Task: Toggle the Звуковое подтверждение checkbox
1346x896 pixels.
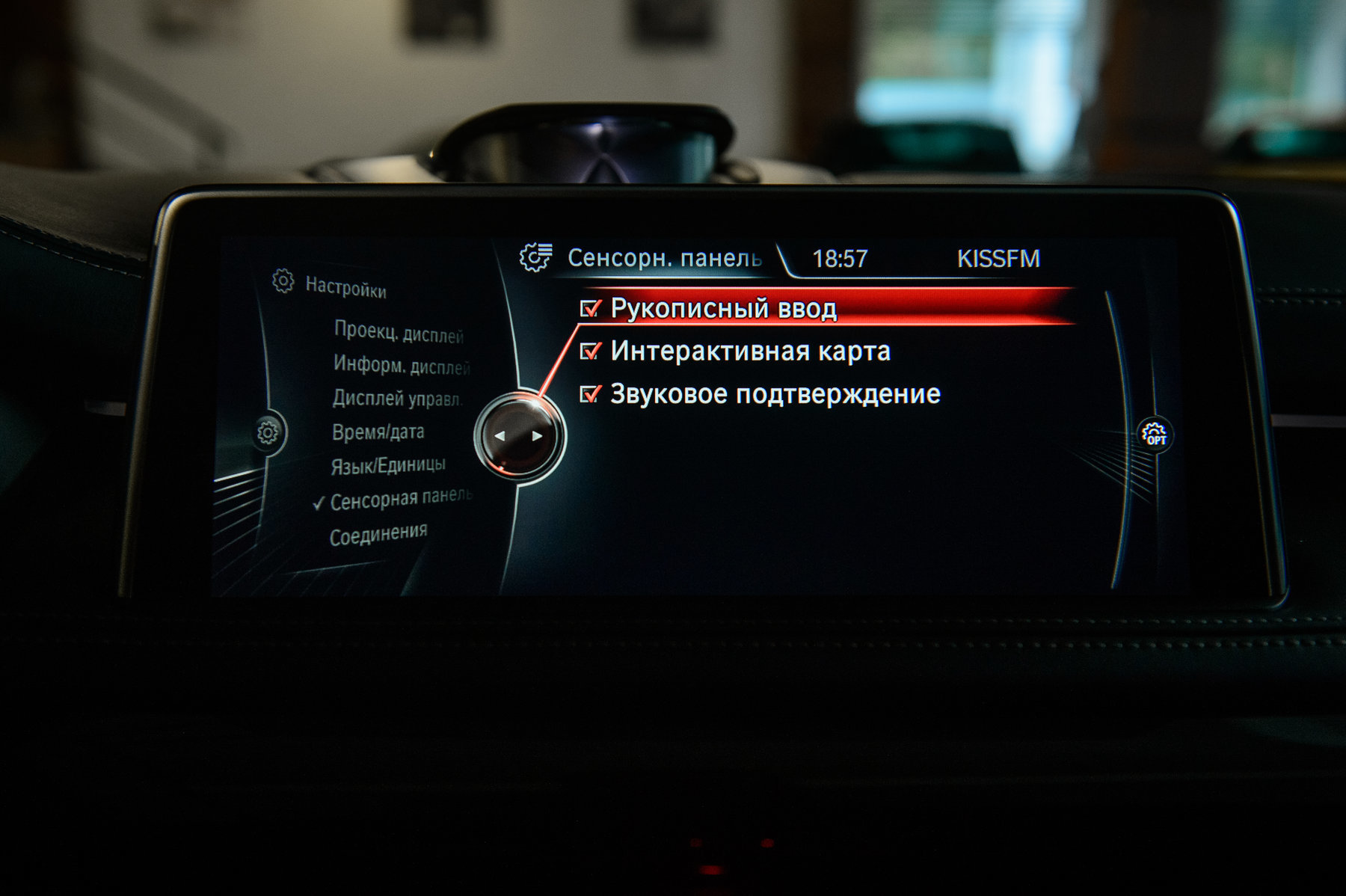Action: coord(591,394)
